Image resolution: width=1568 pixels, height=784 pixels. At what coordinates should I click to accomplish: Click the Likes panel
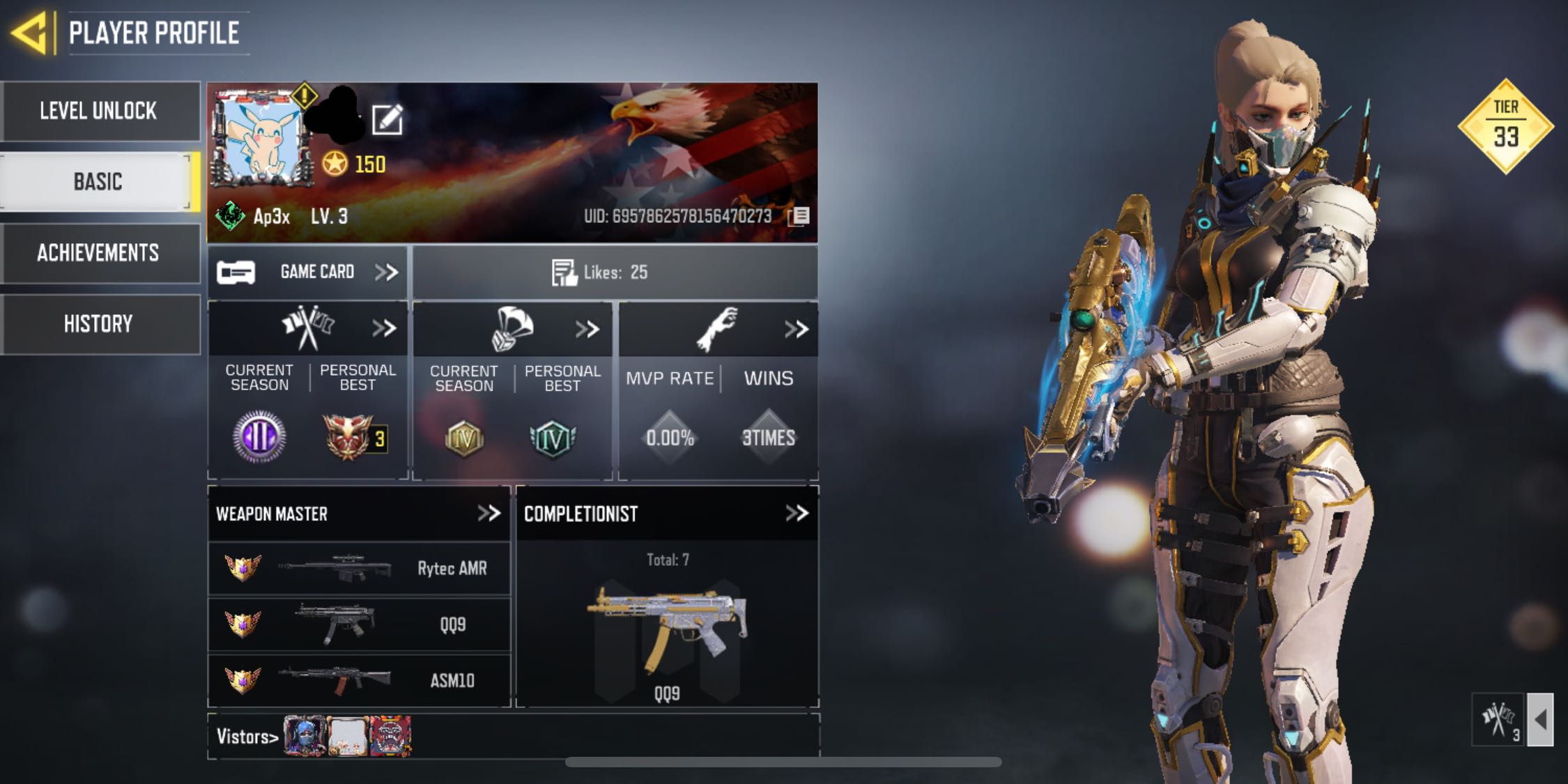click(615, 272)
